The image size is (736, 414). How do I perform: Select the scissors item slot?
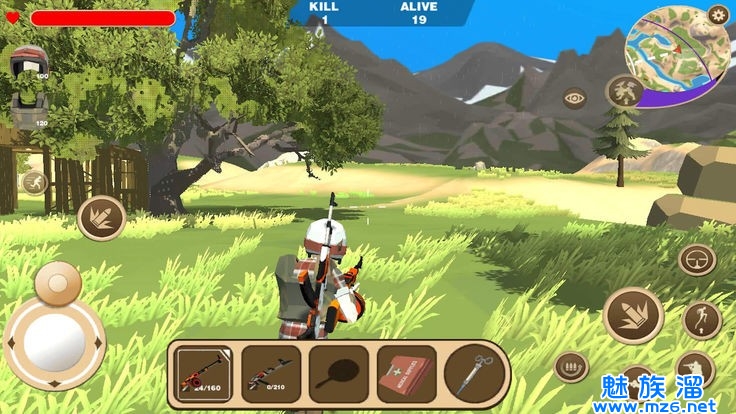(x=473, y=372)
